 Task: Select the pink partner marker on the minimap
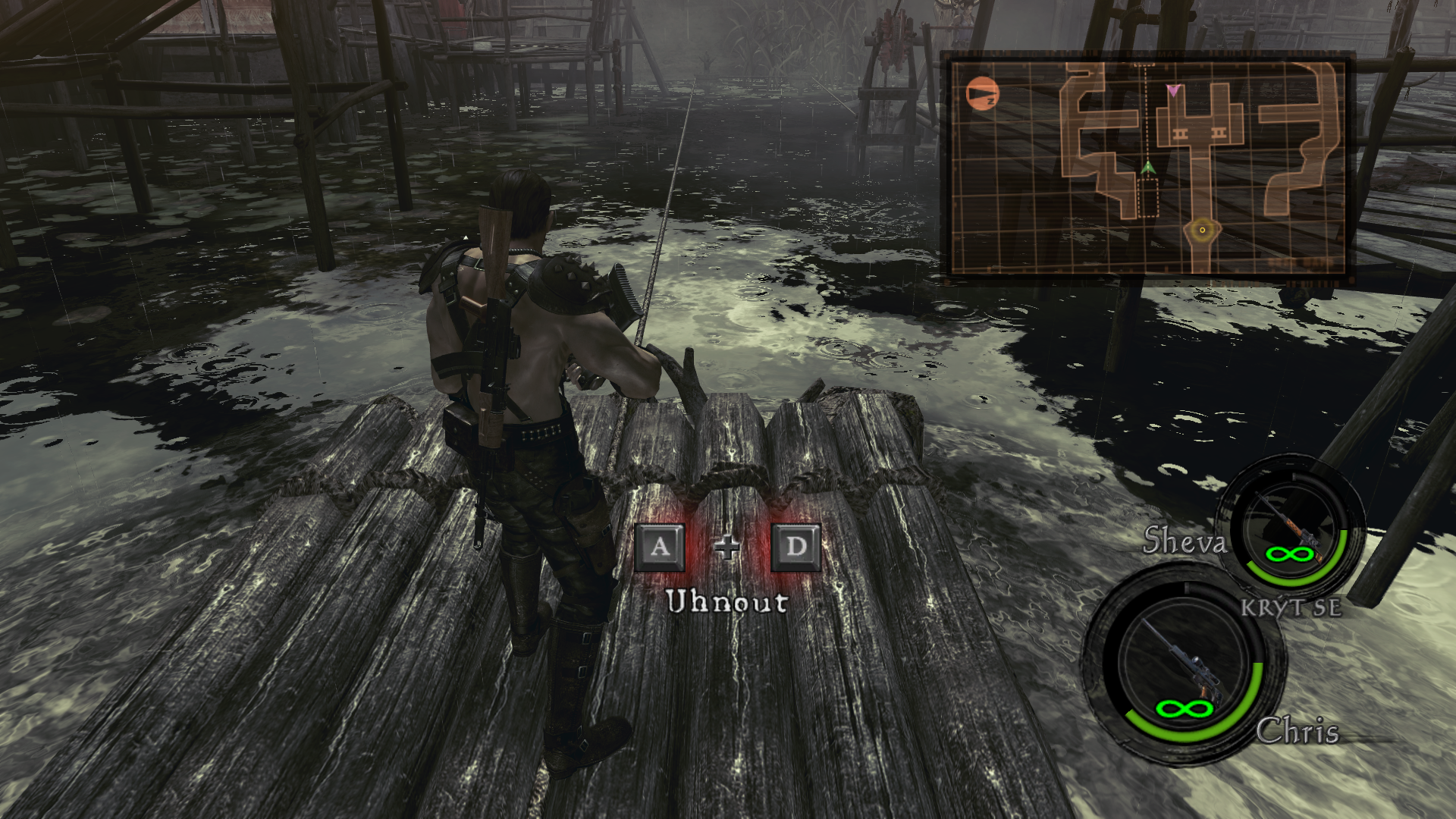1173,90
